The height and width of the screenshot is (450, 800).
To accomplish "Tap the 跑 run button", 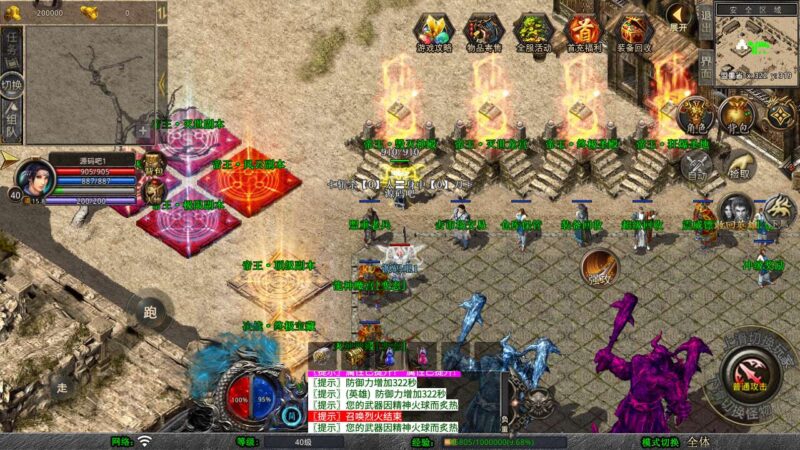I will click(151, 311).
